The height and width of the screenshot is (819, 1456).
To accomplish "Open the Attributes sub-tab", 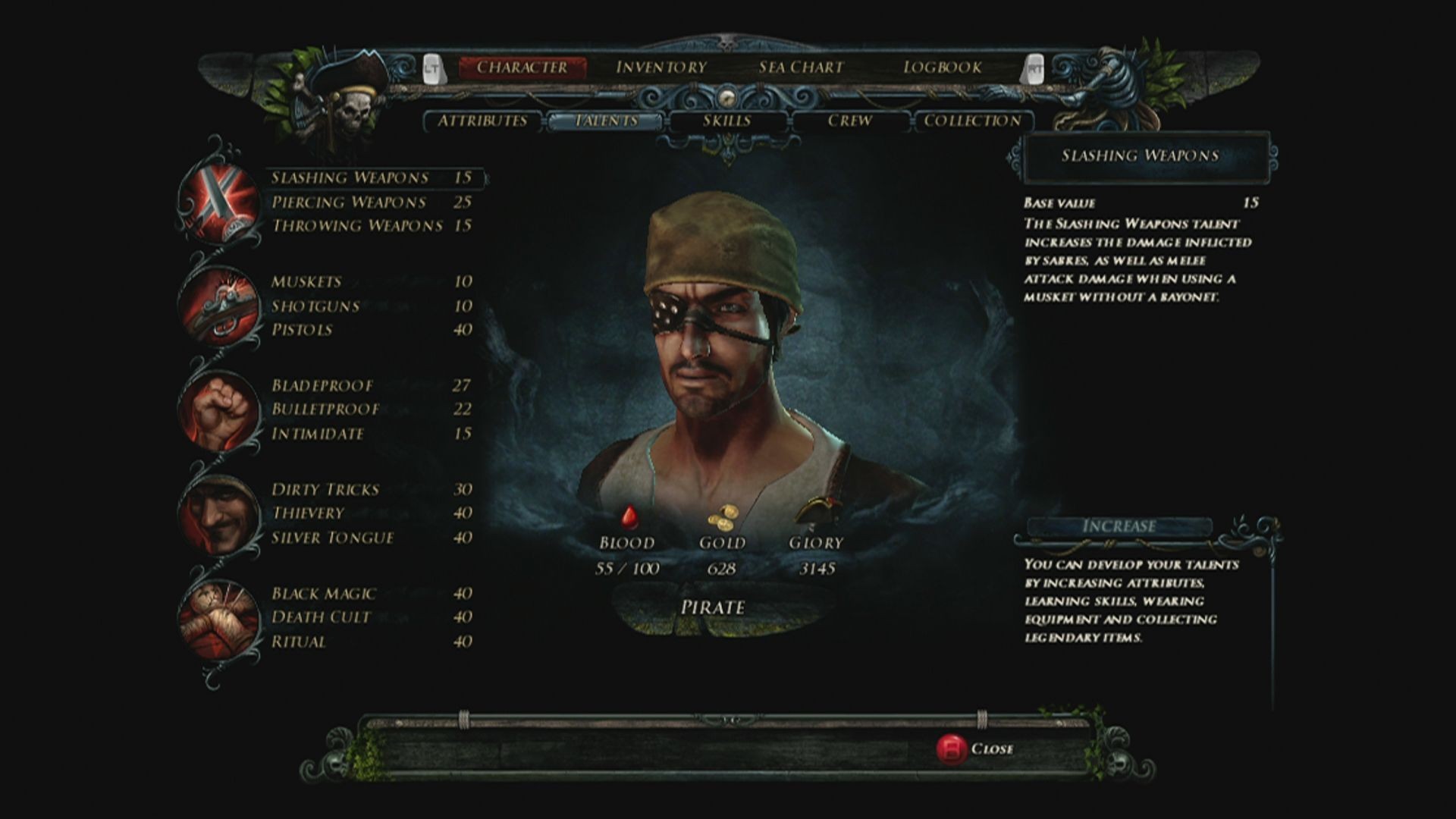I will click(482, 121).
